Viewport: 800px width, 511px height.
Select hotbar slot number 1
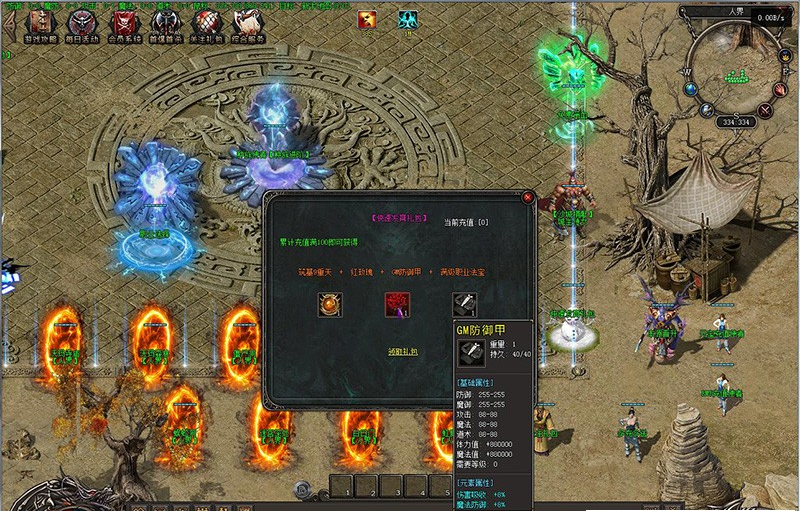[344, 488]
